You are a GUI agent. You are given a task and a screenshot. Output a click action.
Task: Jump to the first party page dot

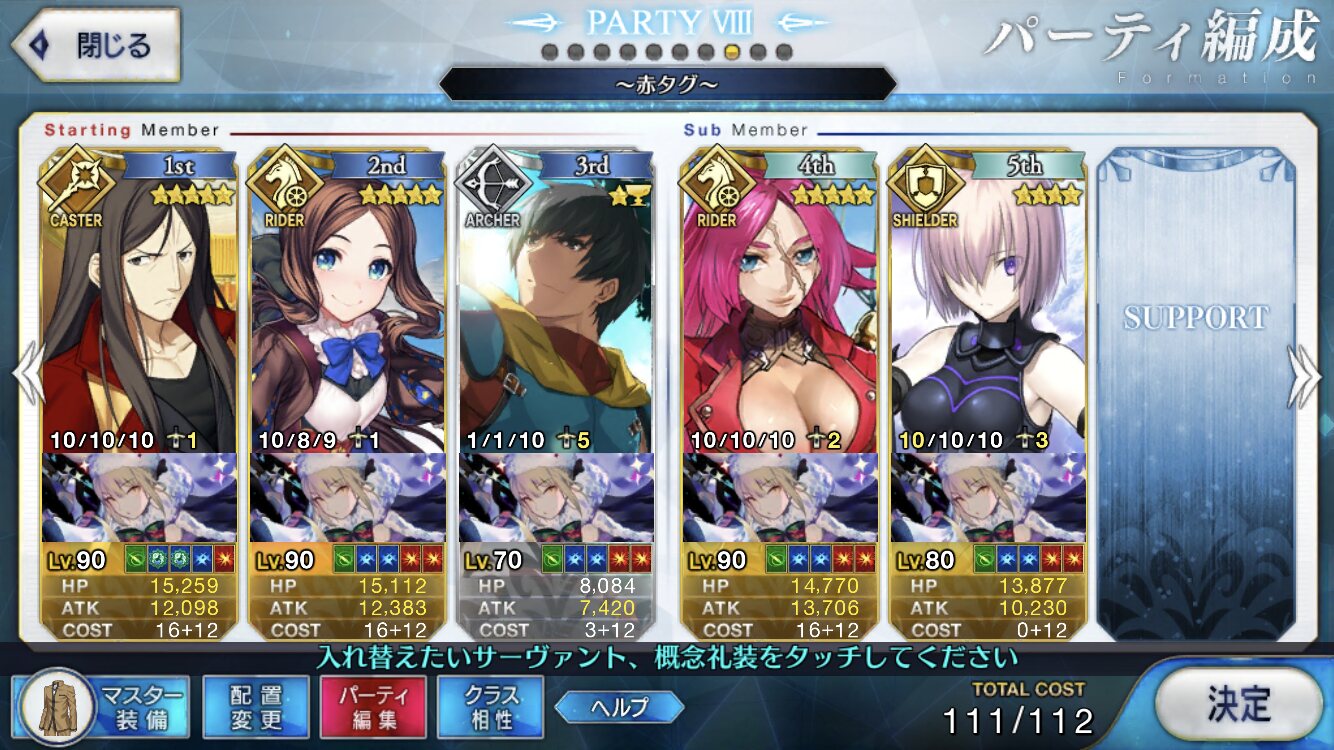[x=549, y=51]
